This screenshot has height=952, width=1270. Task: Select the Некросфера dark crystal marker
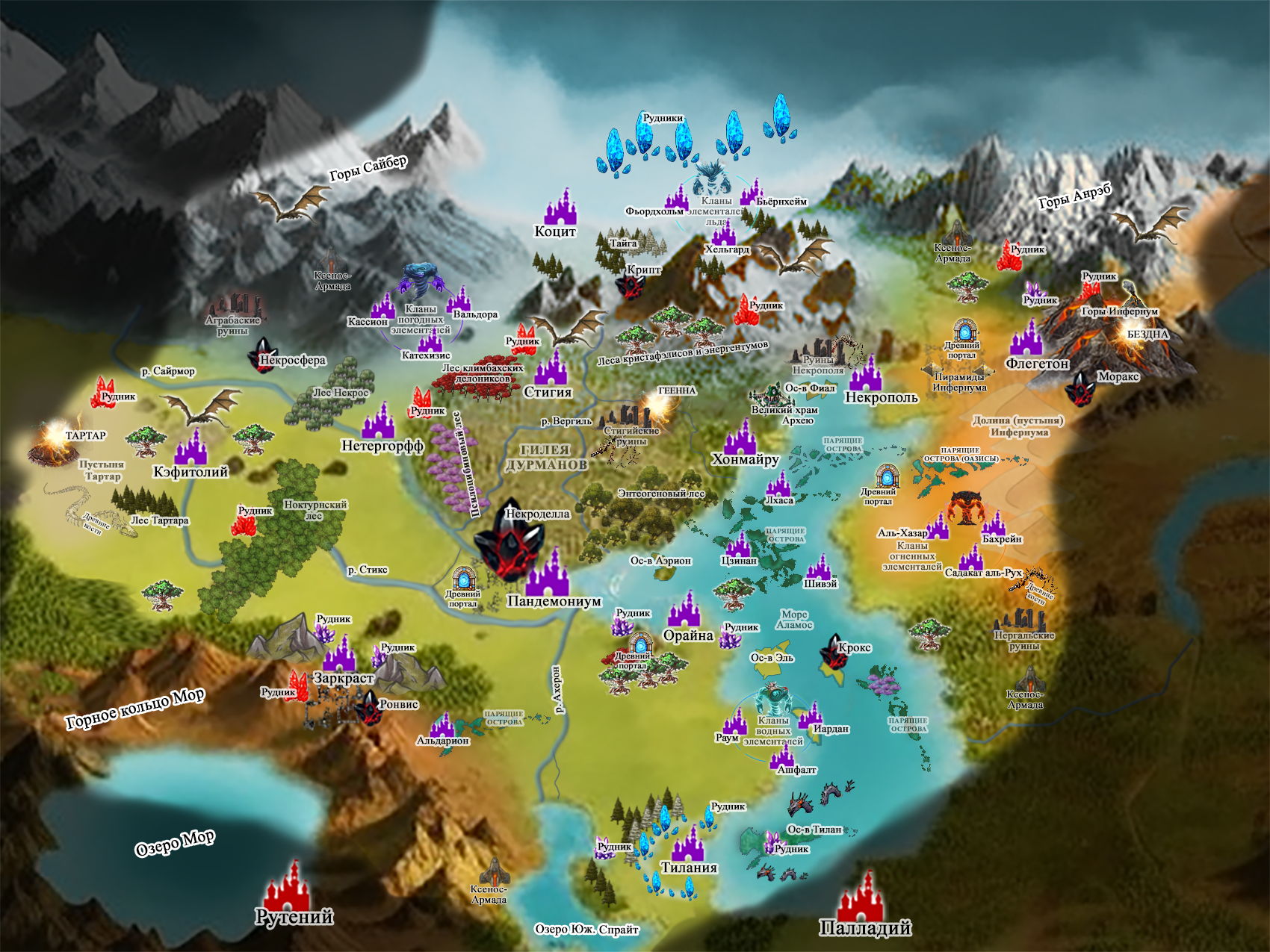263,355
